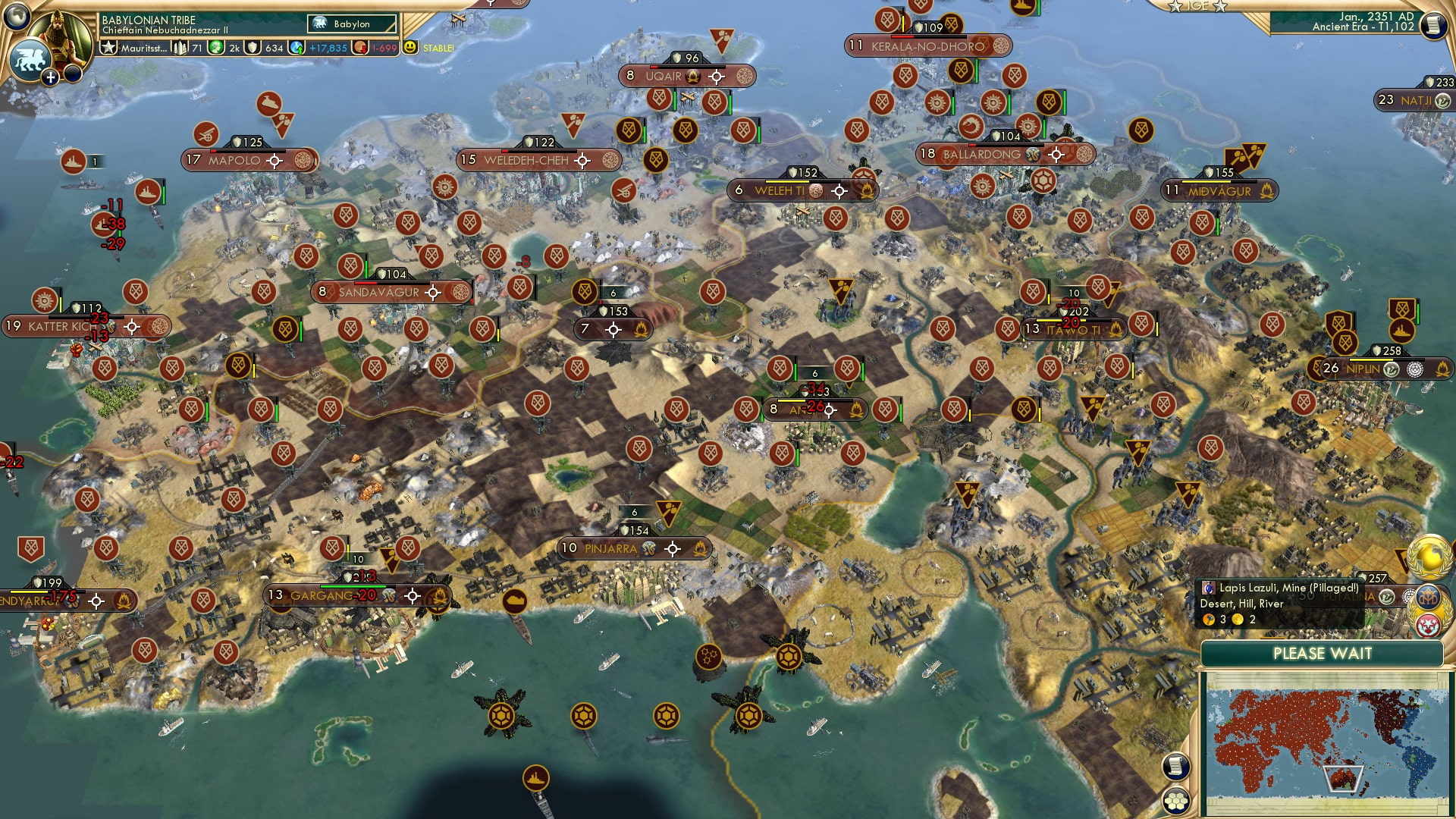The width and height of the screenshot is (1456, 819).
Task: Select the Pinjarra city banner
Action: click(610, 548)
